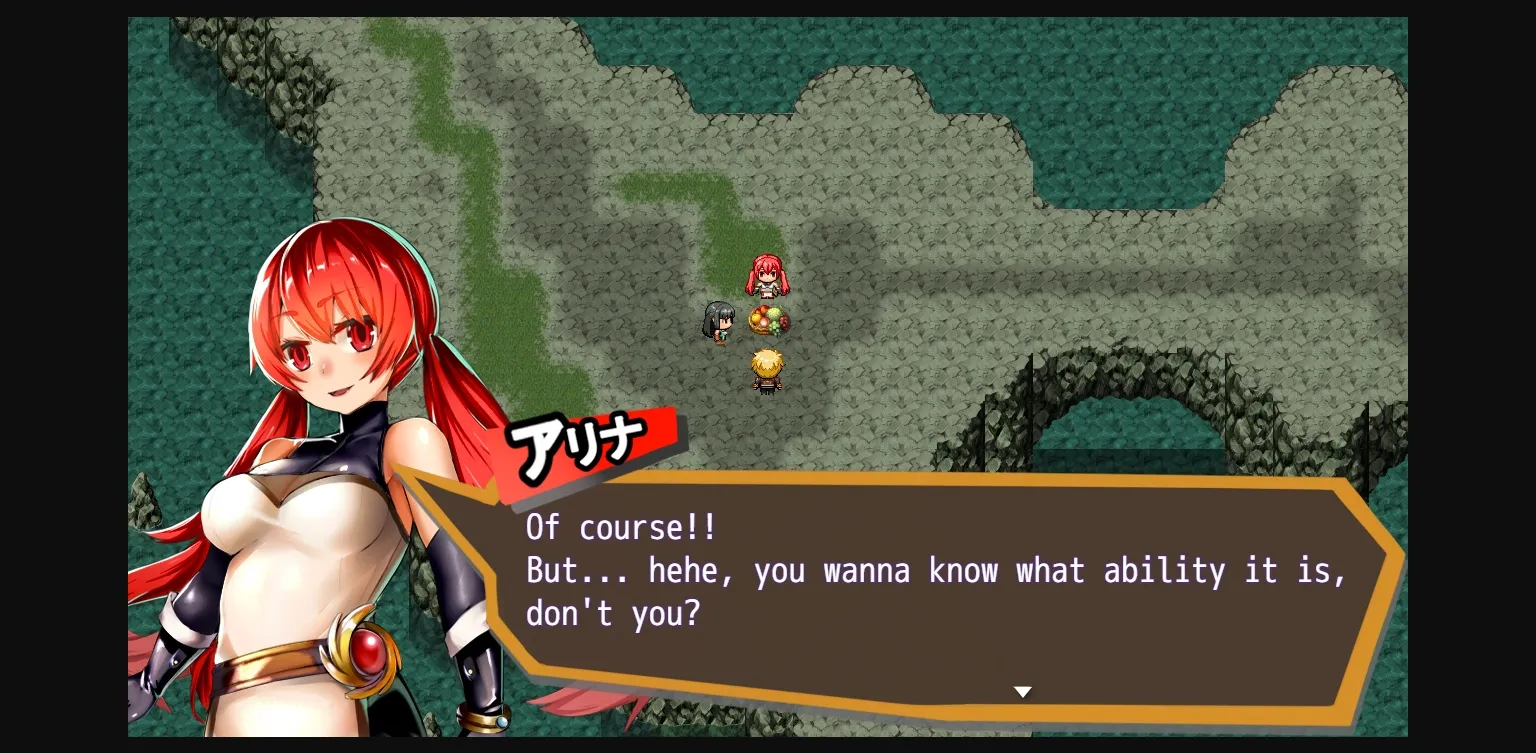Click the dialogue continue arrow
Viewport: 1536px width, 753px height.
point(1022,691)
